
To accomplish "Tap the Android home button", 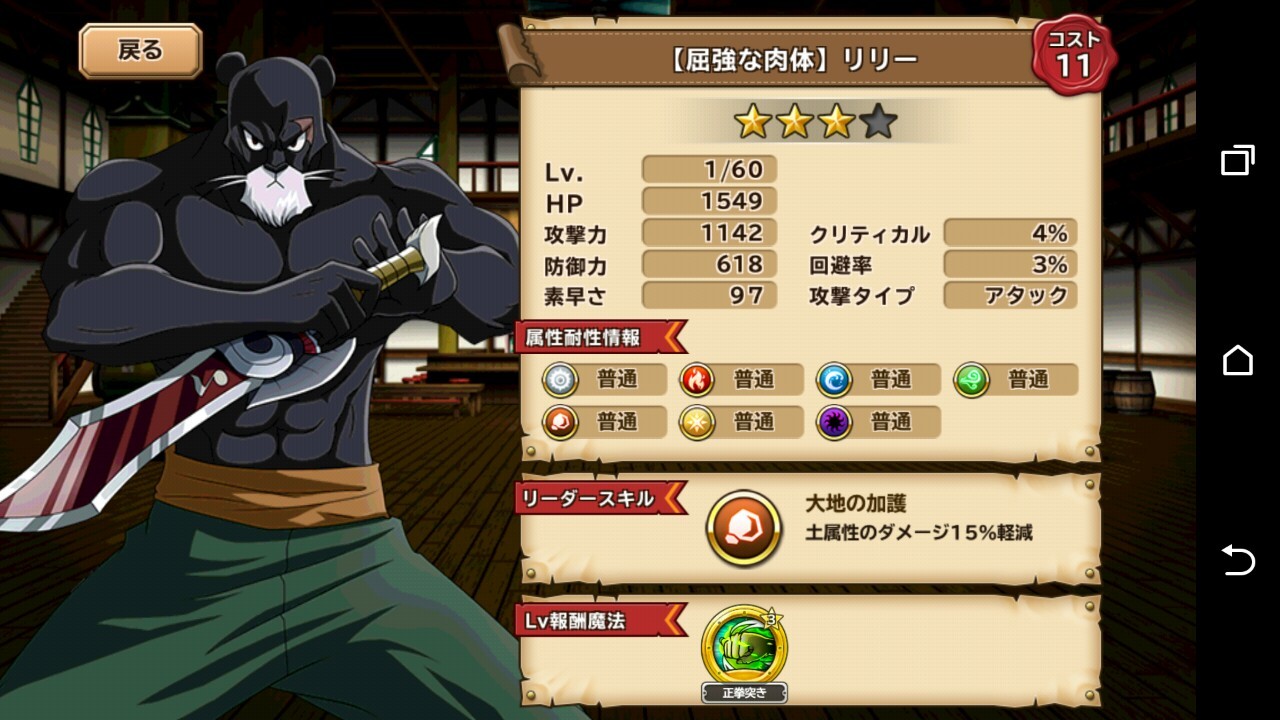I will click(x=1237, y=360).
